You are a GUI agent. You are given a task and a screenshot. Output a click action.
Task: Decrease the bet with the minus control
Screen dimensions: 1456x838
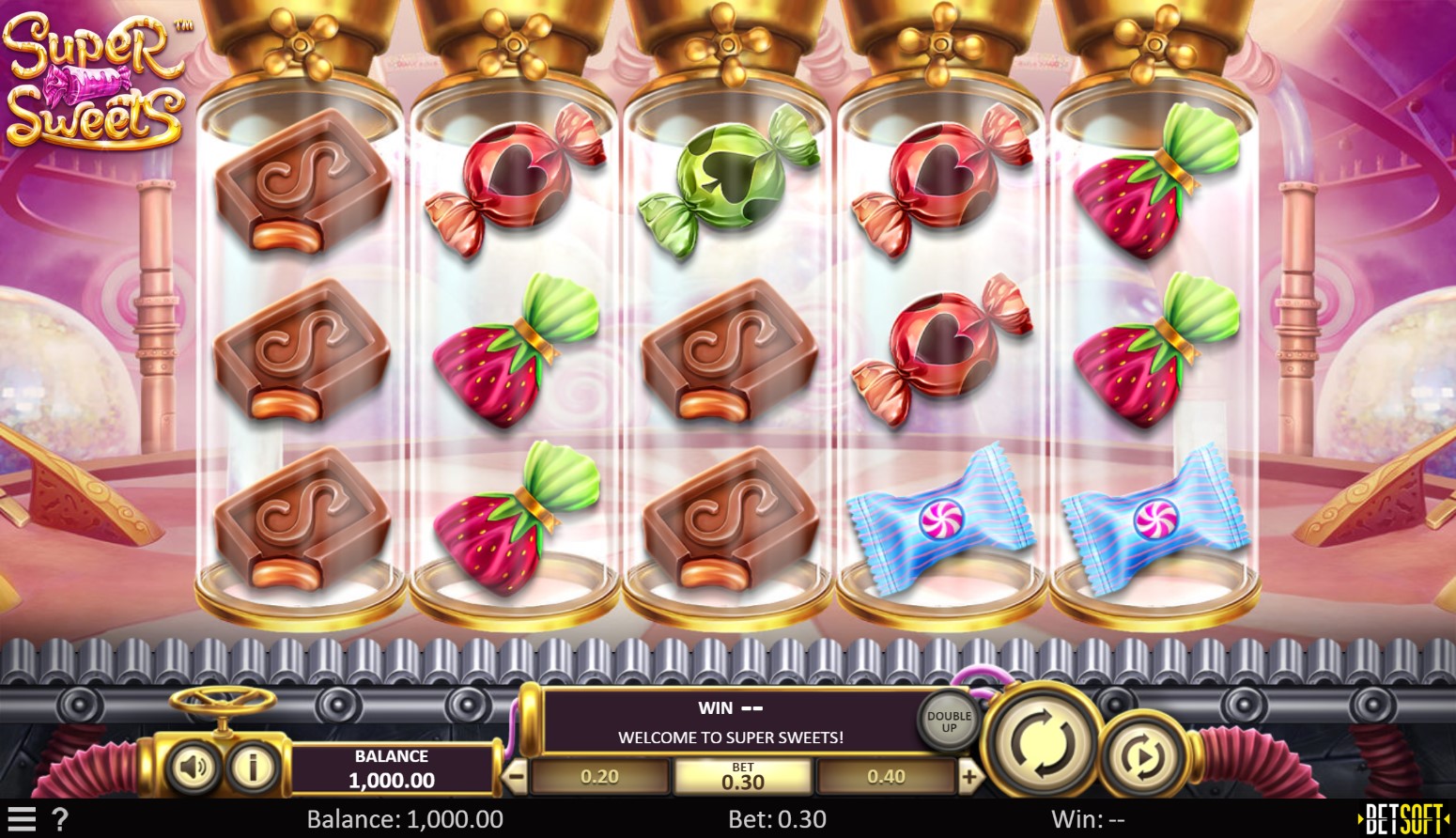(513, 776)
